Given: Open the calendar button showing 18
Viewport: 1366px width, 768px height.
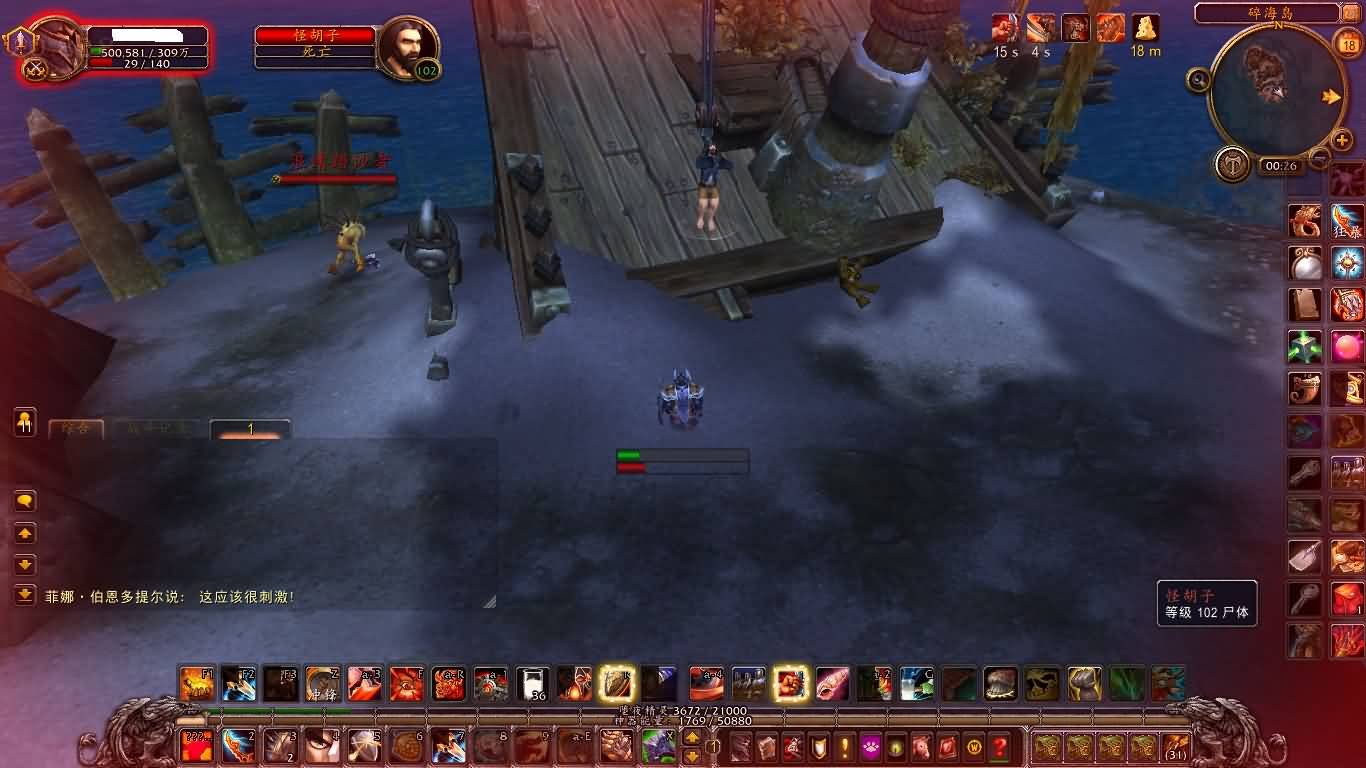Looking at the screenshot, I should [1347, 43].
